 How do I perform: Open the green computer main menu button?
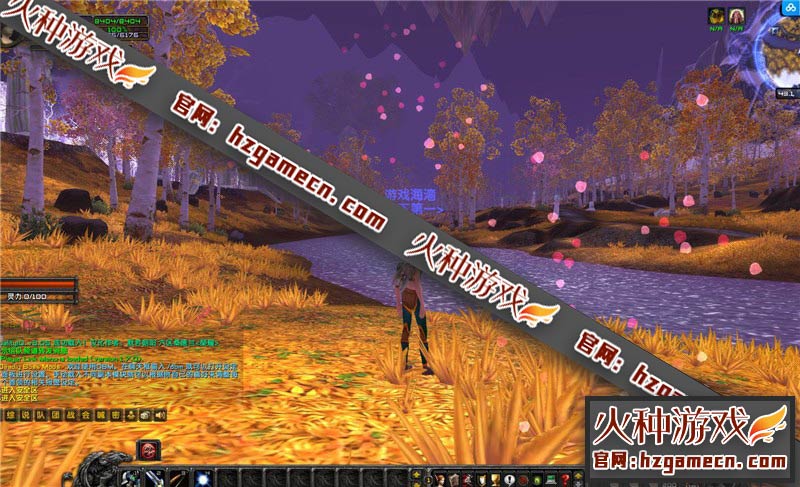[x=552, y=478]
